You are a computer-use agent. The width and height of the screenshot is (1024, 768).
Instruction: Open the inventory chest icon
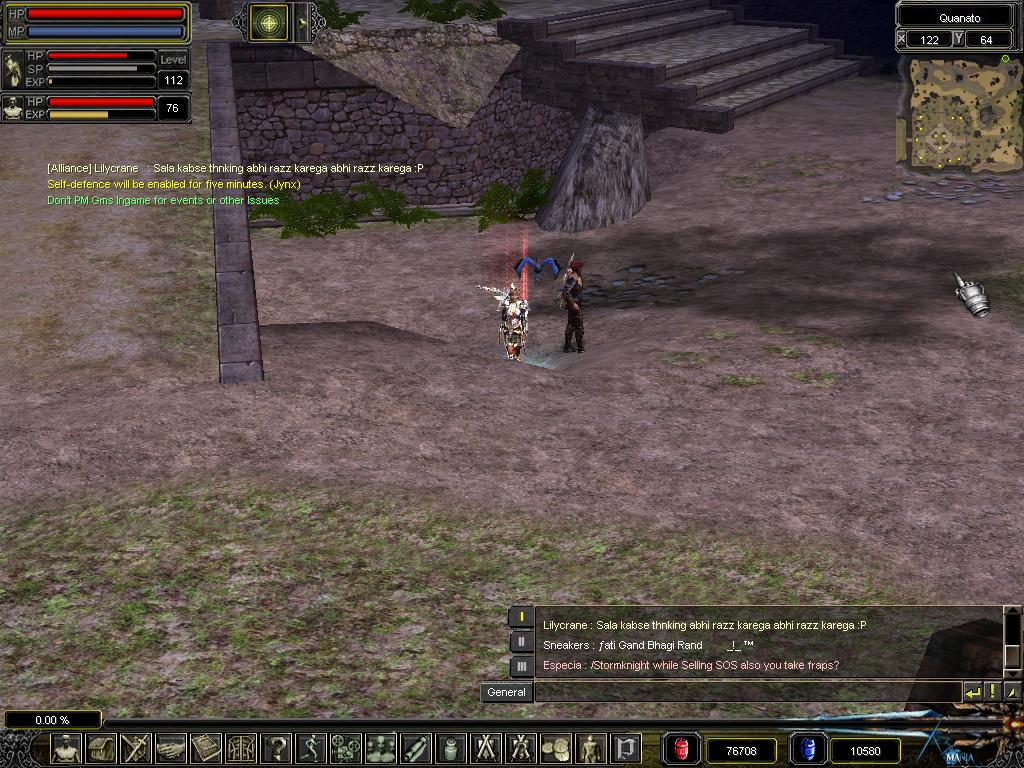[101, 748]
